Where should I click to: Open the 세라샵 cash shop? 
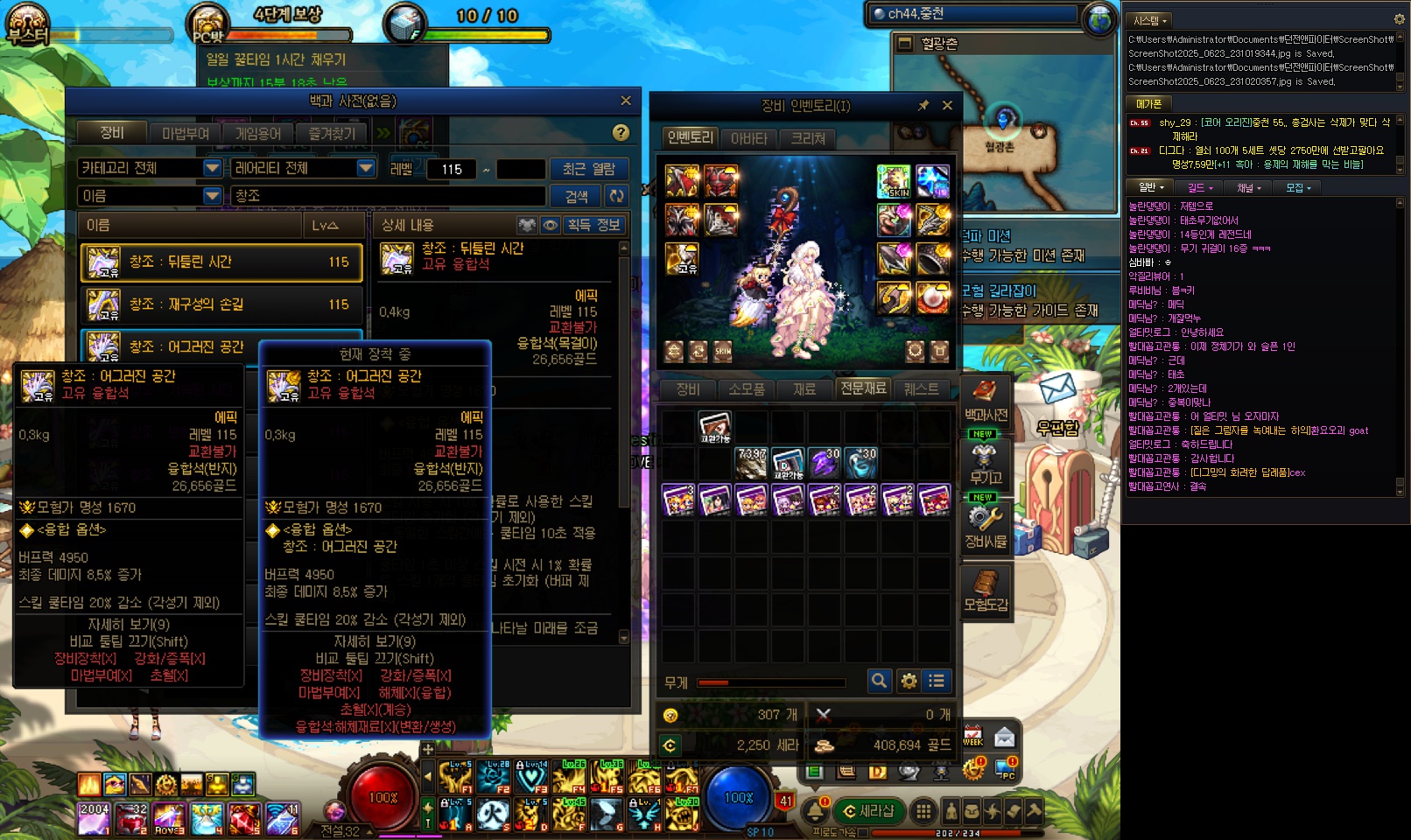[x=867, y=811]
